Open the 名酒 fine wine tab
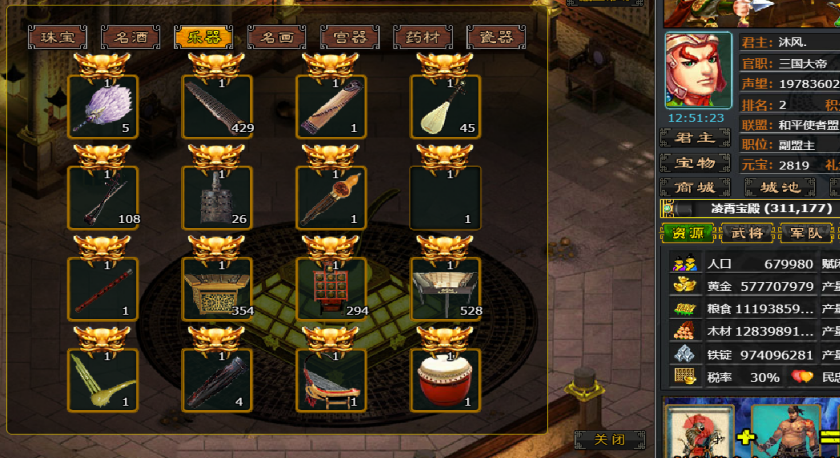The width and height of the screenshot is (840, 458). [x=130, y=38]
